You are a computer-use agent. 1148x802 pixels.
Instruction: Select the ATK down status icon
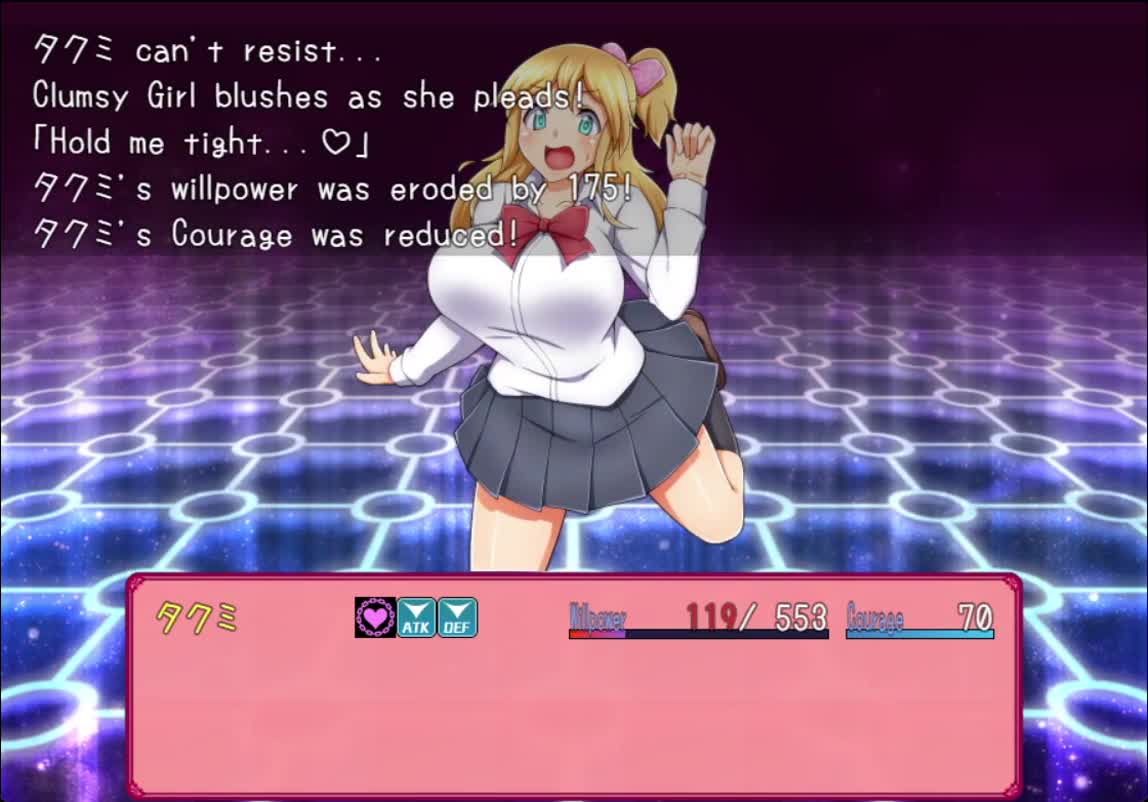416,617
